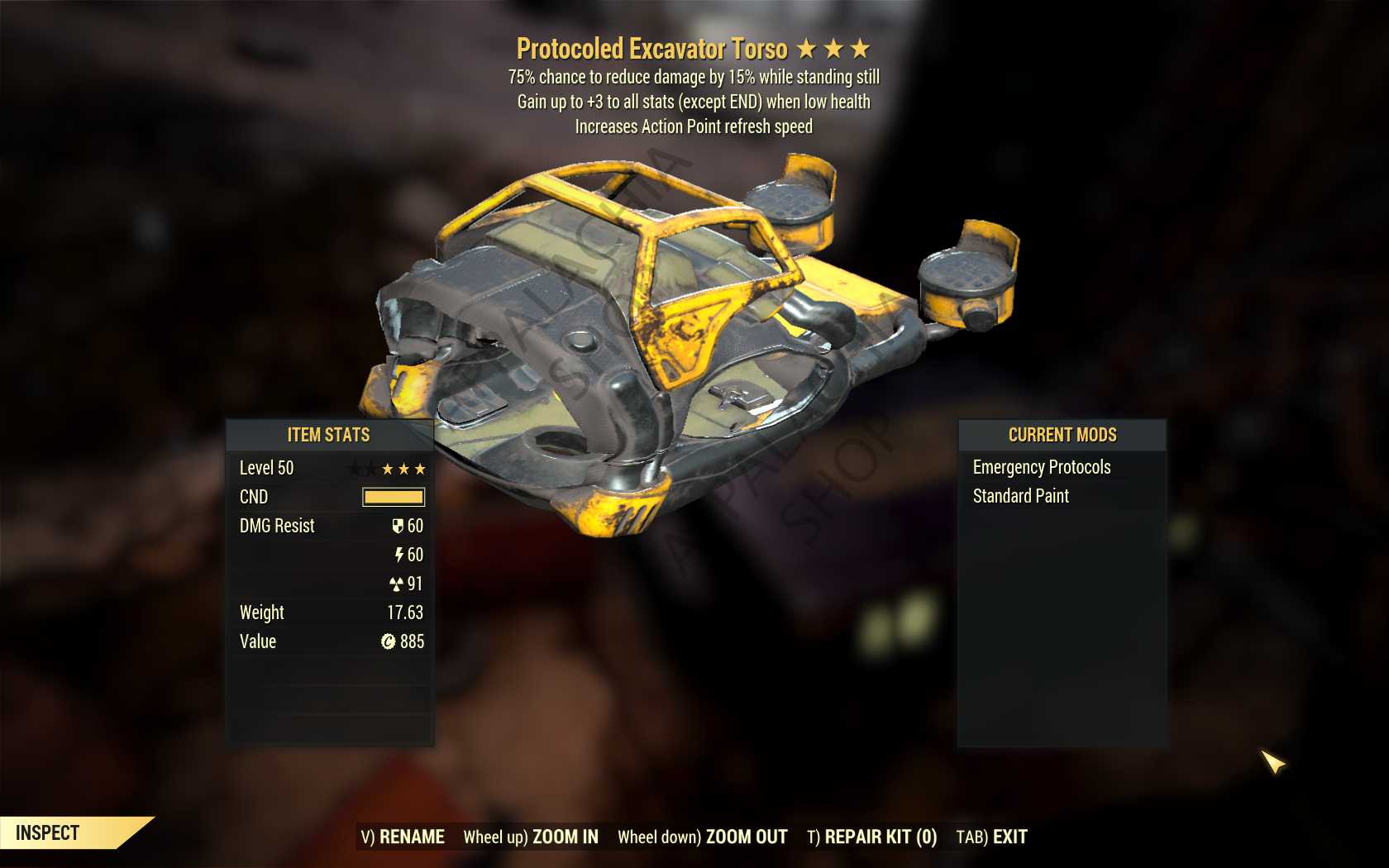The height and width of the screenshot is (868, 1389).
Task: Select the Zoom Out control
Action: 702,837
